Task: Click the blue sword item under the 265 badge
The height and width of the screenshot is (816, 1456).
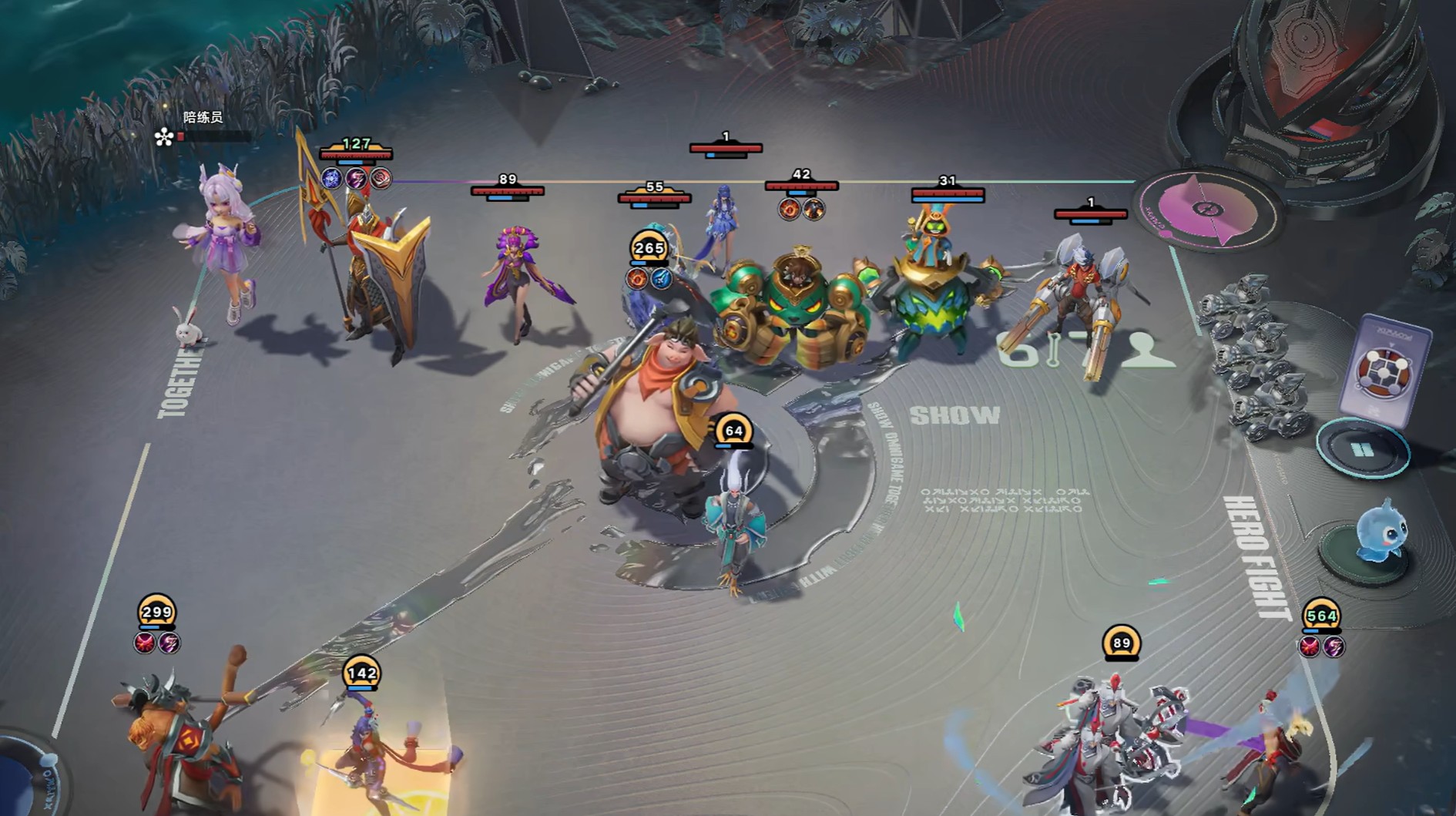Action: 662,279
